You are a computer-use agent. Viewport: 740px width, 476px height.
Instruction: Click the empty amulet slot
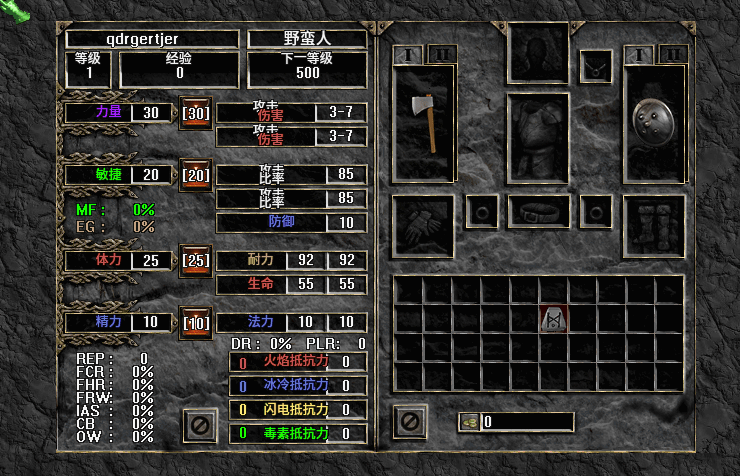pyautogui.click(x=596, y=66)
